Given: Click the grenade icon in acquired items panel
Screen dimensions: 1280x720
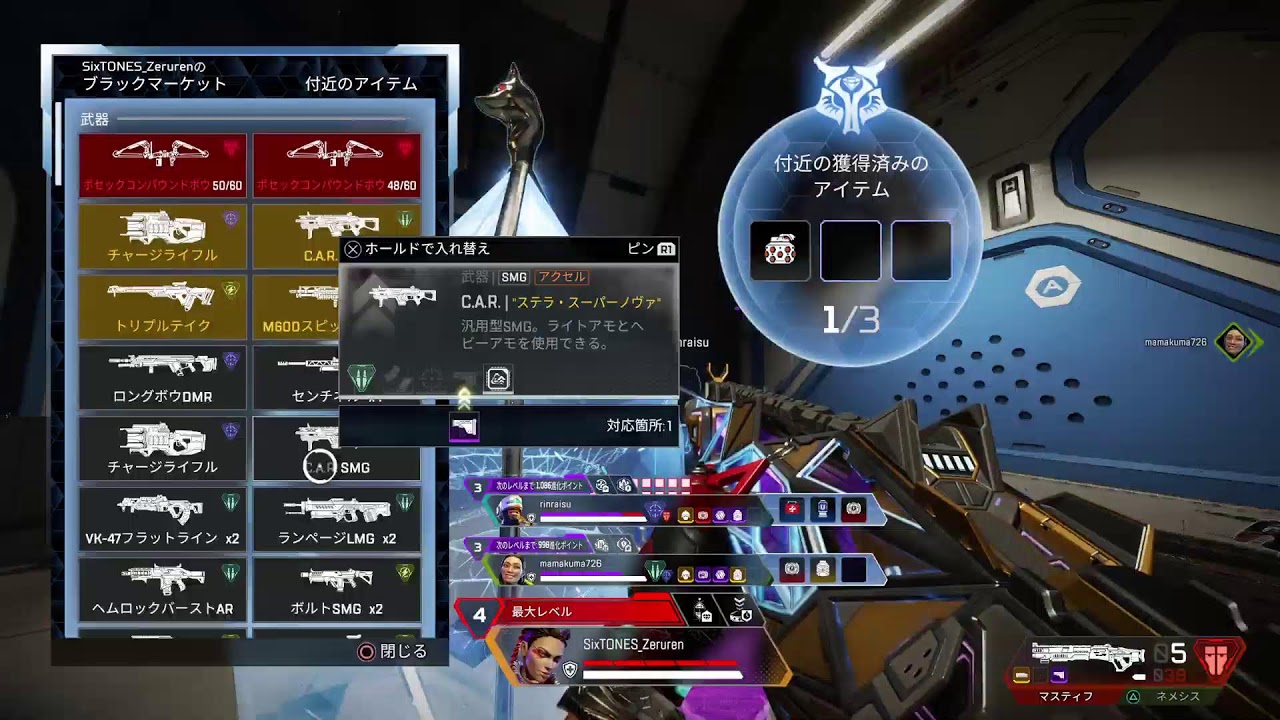Looking at the screenshot, I should [780, 251].
